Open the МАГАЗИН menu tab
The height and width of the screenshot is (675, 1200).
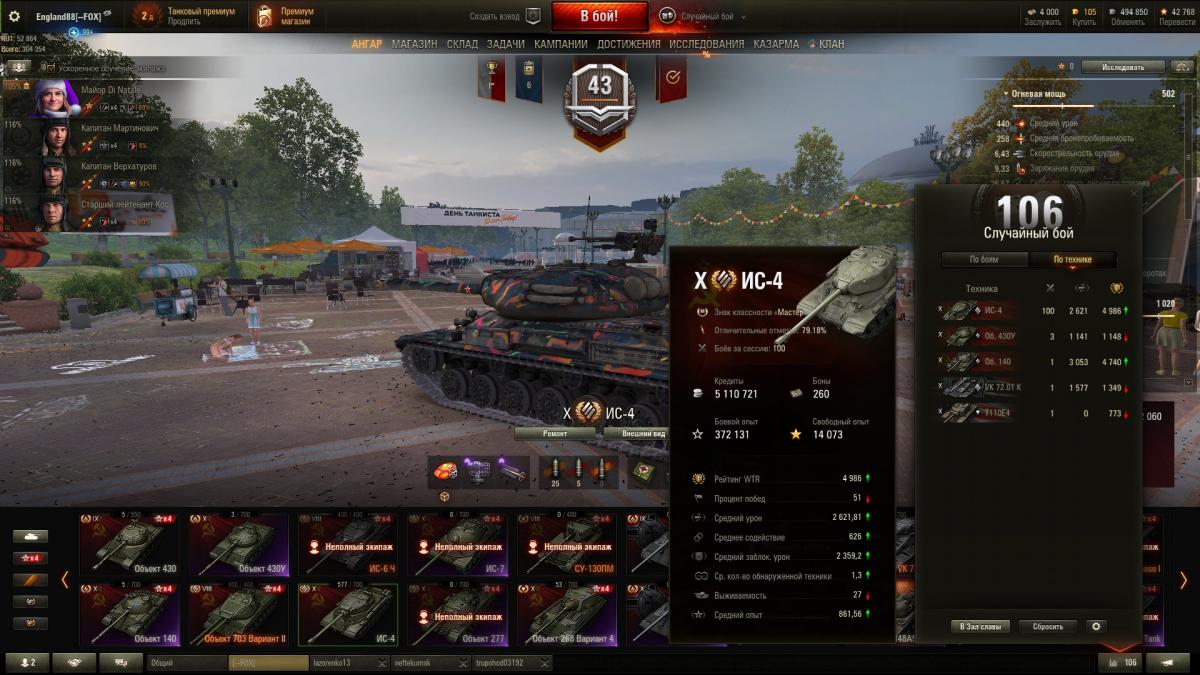[x=414, y=44]
